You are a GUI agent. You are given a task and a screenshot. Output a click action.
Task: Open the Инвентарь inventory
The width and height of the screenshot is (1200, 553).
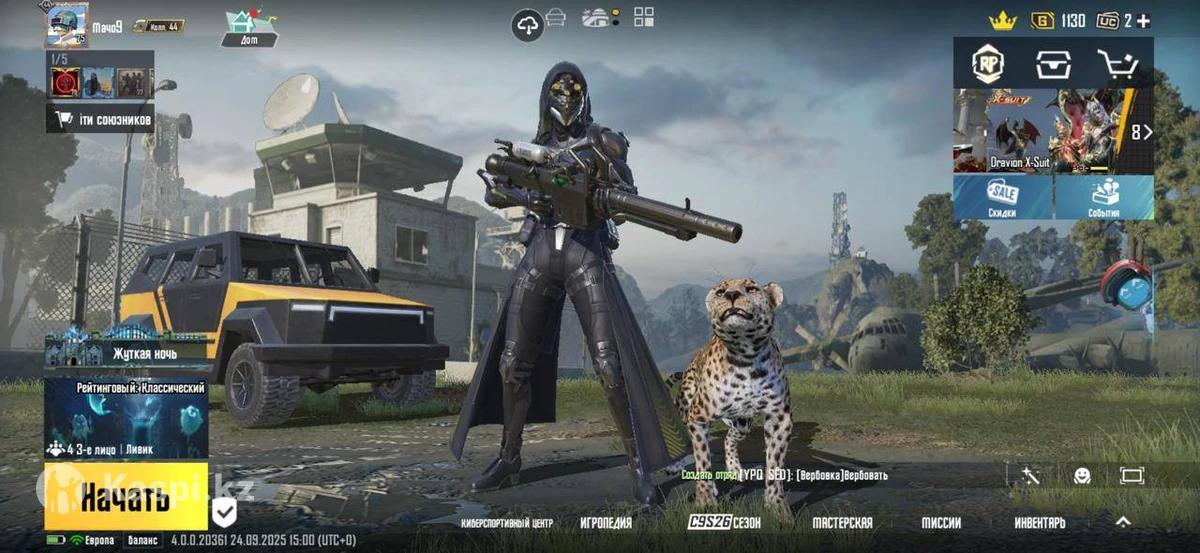(x=1040, y=523)
